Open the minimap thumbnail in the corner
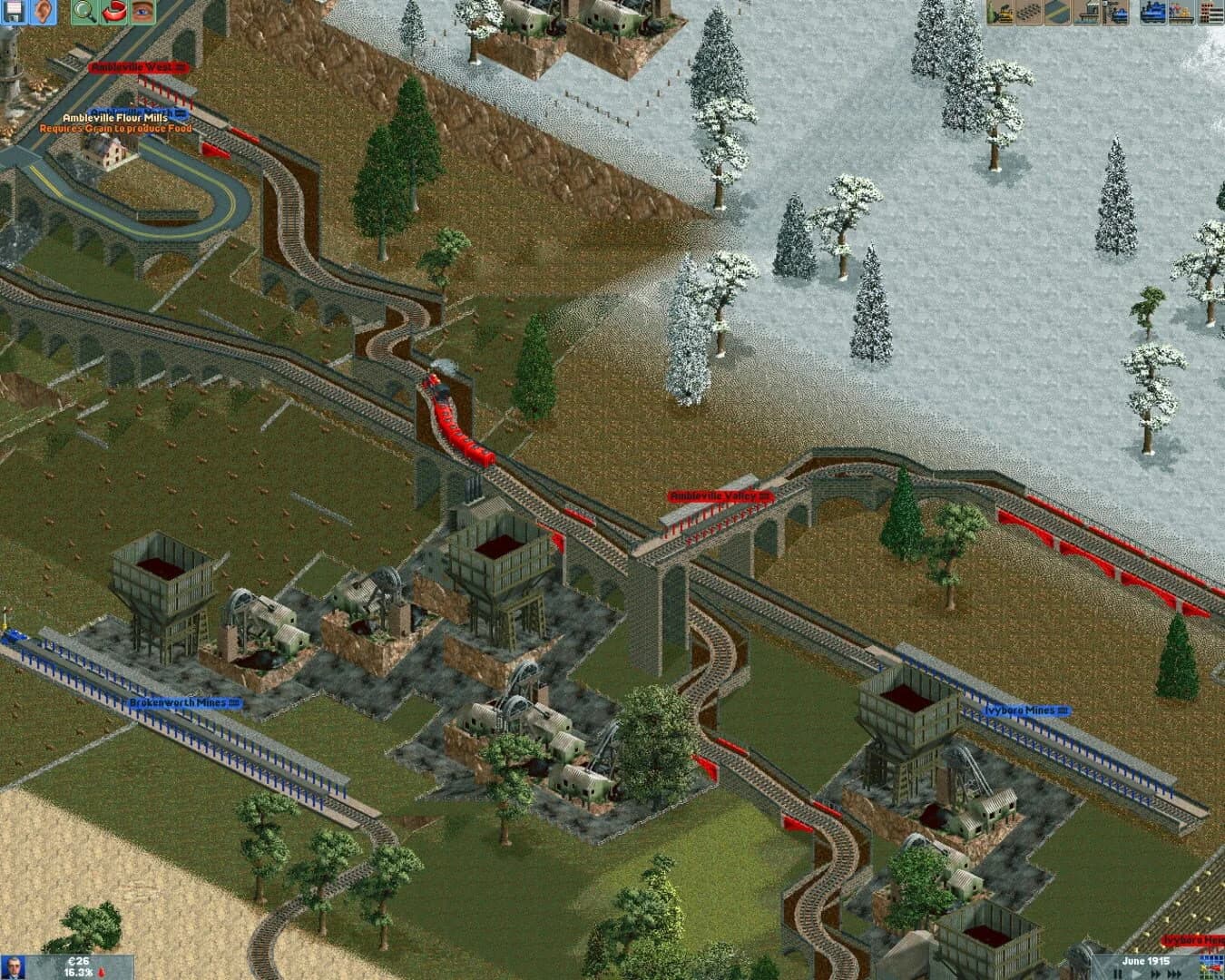Screen dimensions: 1225x980 1211,966
